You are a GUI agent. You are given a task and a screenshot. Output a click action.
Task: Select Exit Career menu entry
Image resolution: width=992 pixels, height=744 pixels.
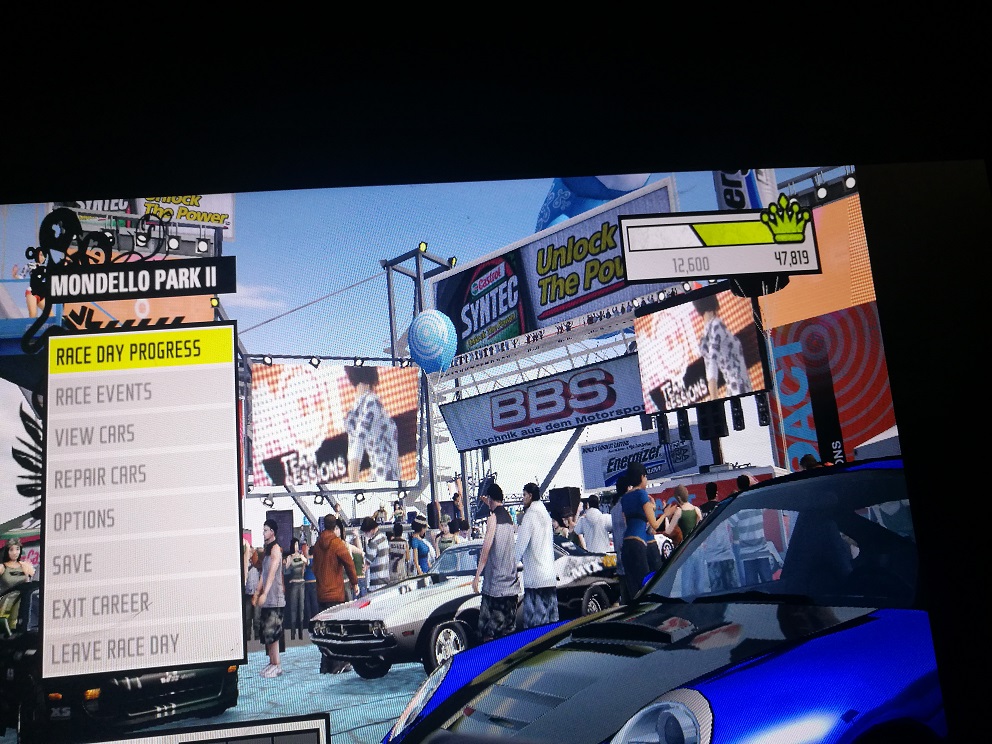[101, 607]
